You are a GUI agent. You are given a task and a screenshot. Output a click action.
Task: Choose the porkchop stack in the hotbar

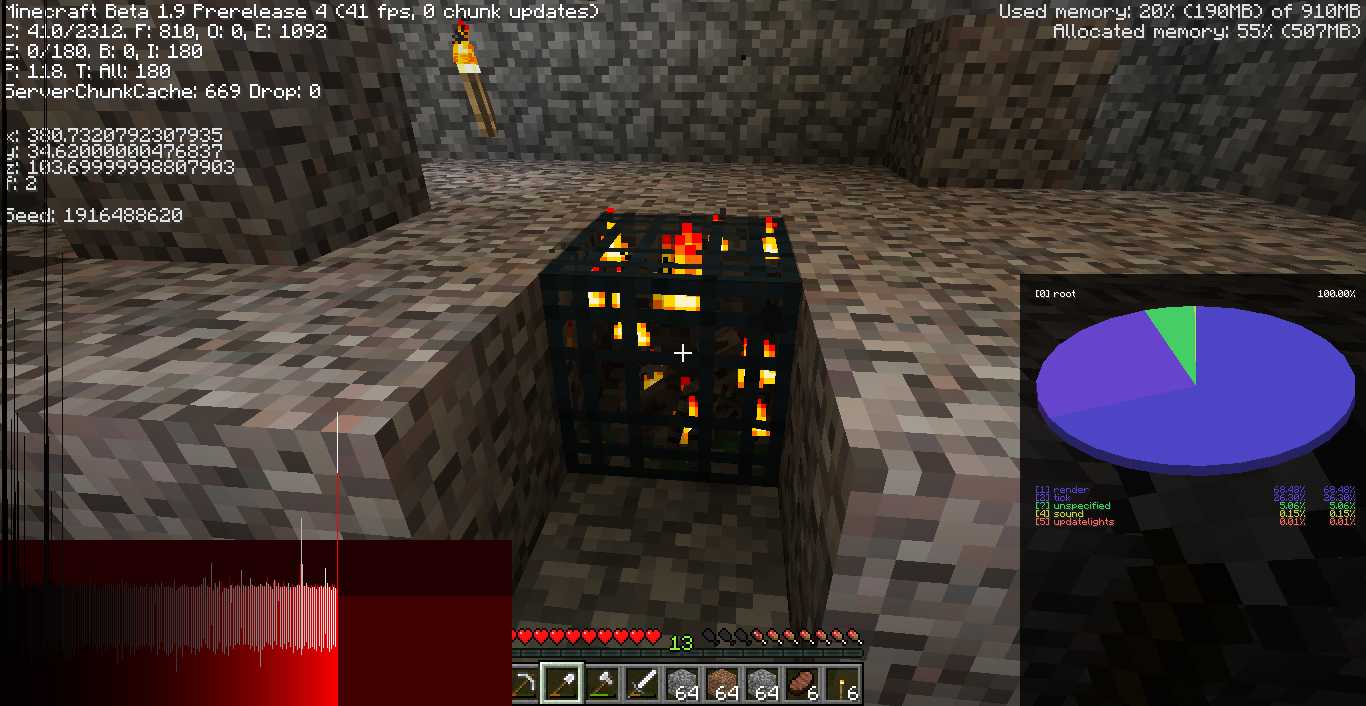[802, 684]
